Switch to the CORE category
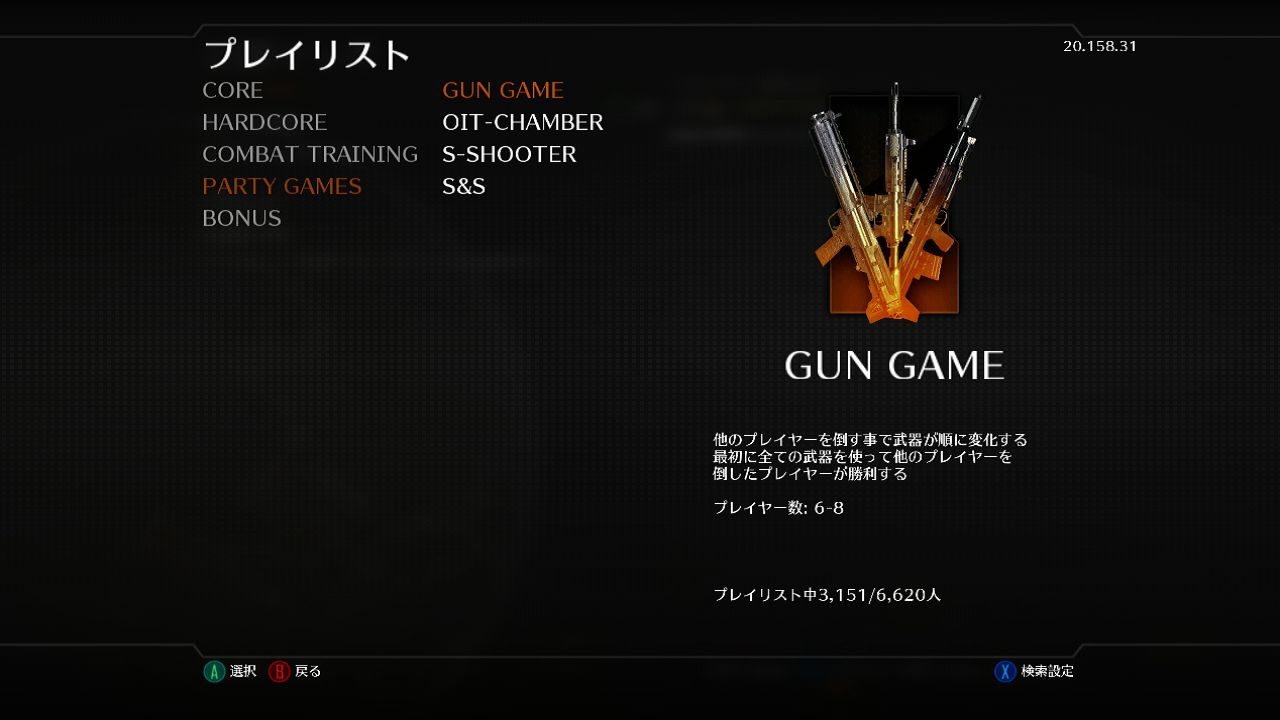This screenshot has height=720, width=1280. [232, 90]
